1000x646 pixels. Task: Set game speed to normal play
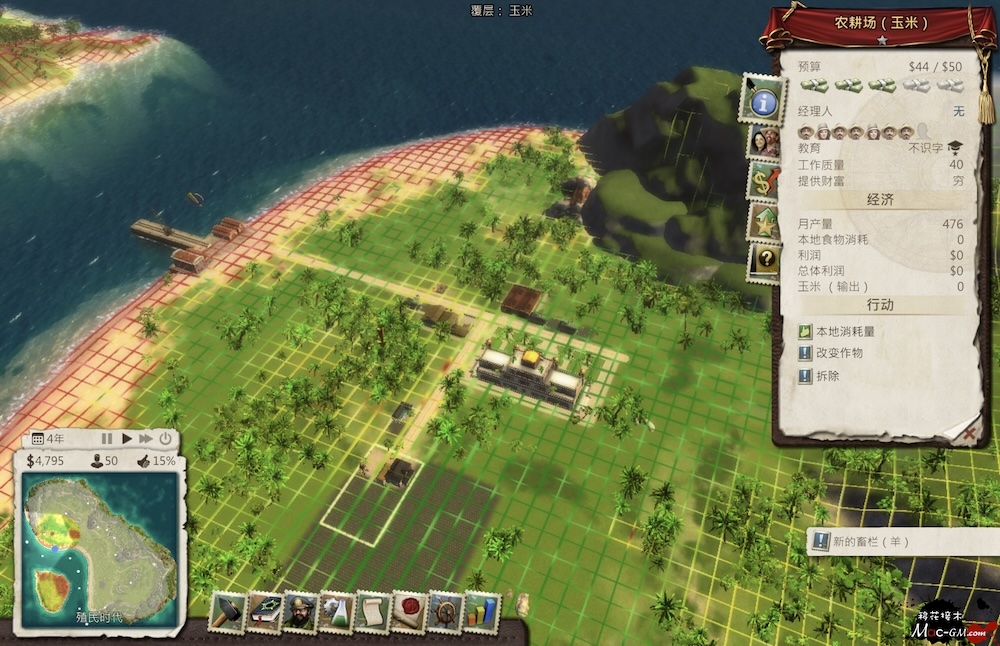point(127,438)
